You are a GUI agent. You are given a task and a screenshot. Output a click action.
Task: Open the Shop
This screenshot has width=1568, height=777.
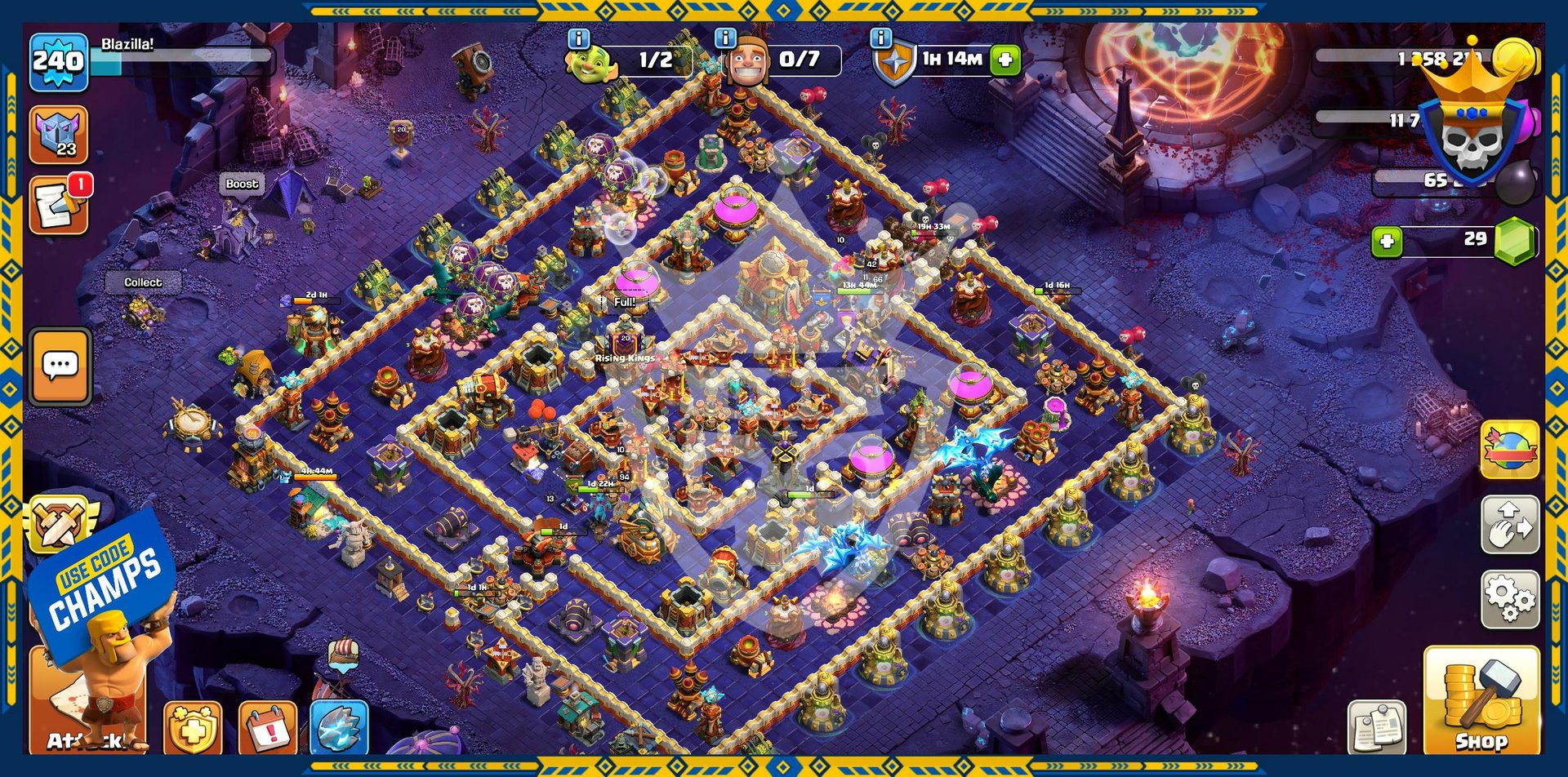click(1481, 699)
